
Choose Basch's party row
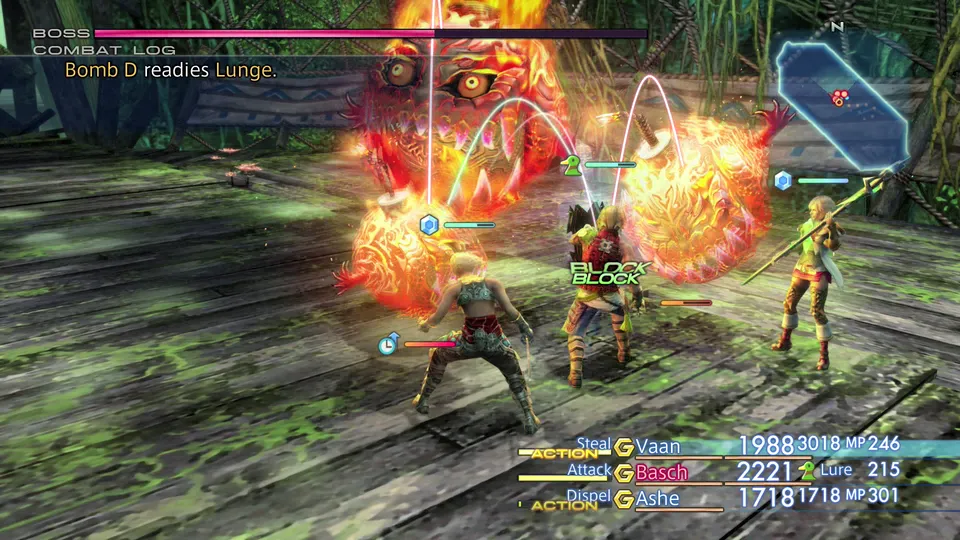click(661, 472)
